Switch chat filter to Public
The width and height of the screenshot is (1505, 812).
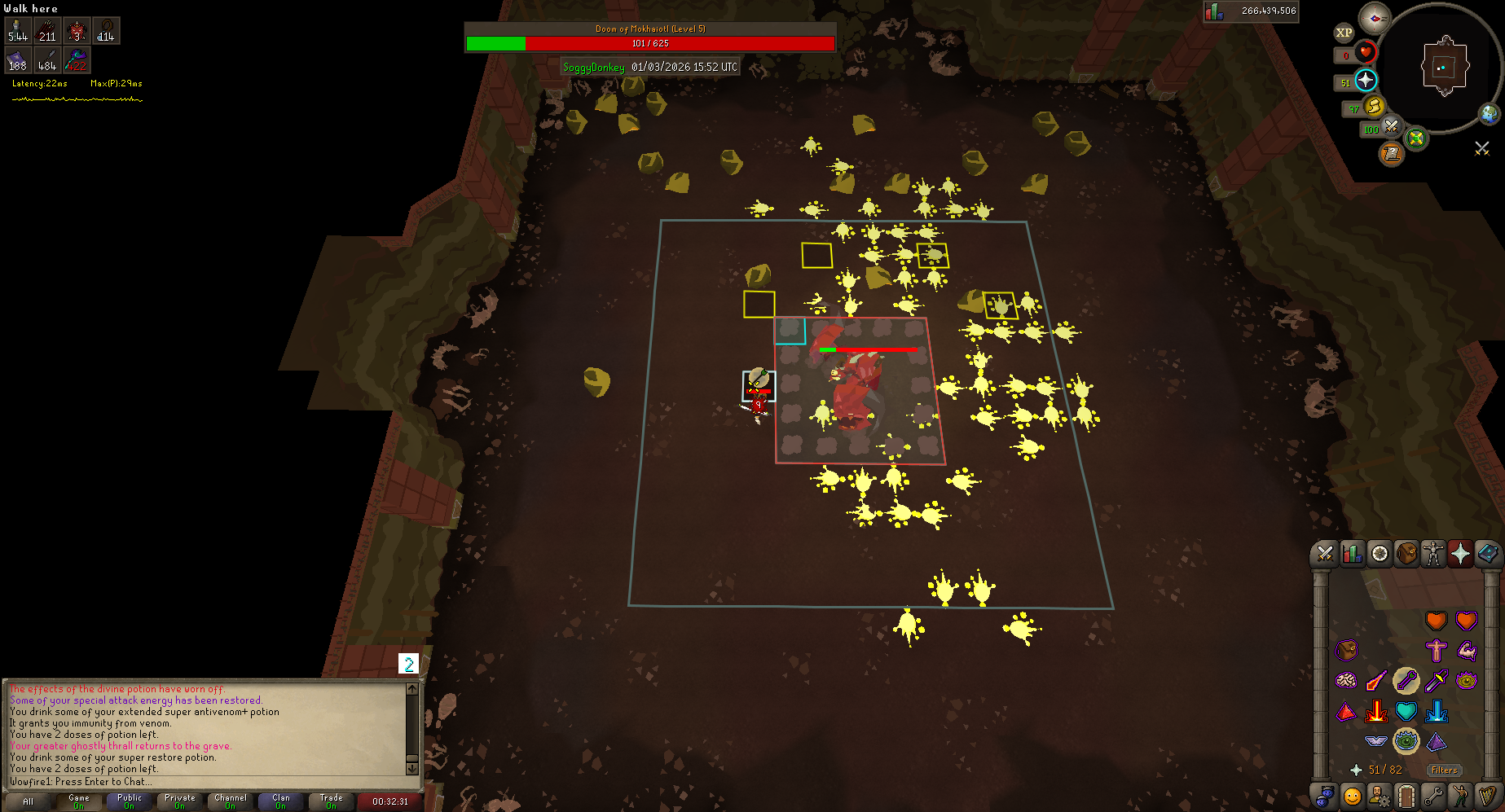pos(130,801)
